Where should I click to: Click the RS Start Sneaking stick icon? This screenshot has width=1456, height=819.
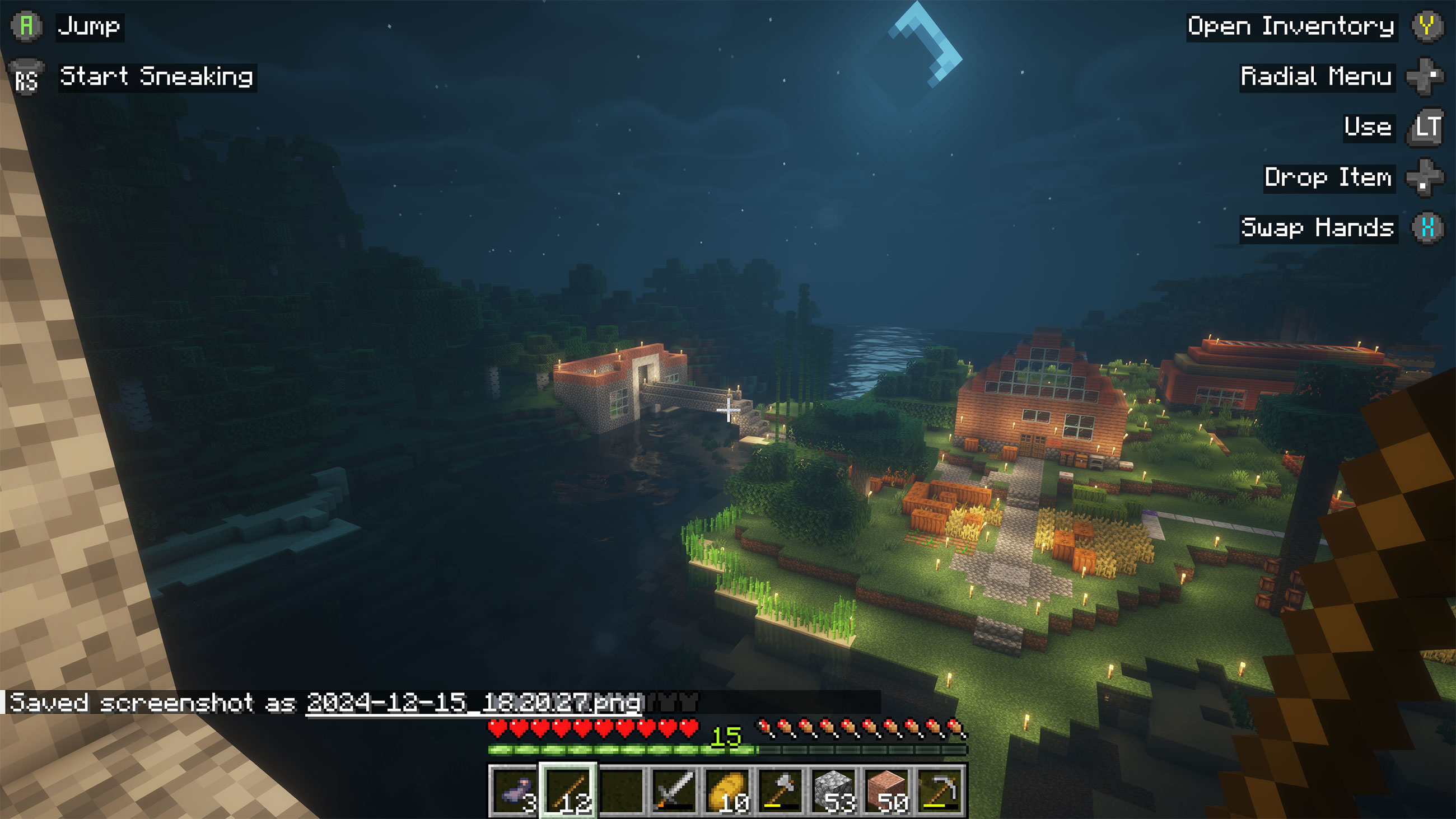26,78
